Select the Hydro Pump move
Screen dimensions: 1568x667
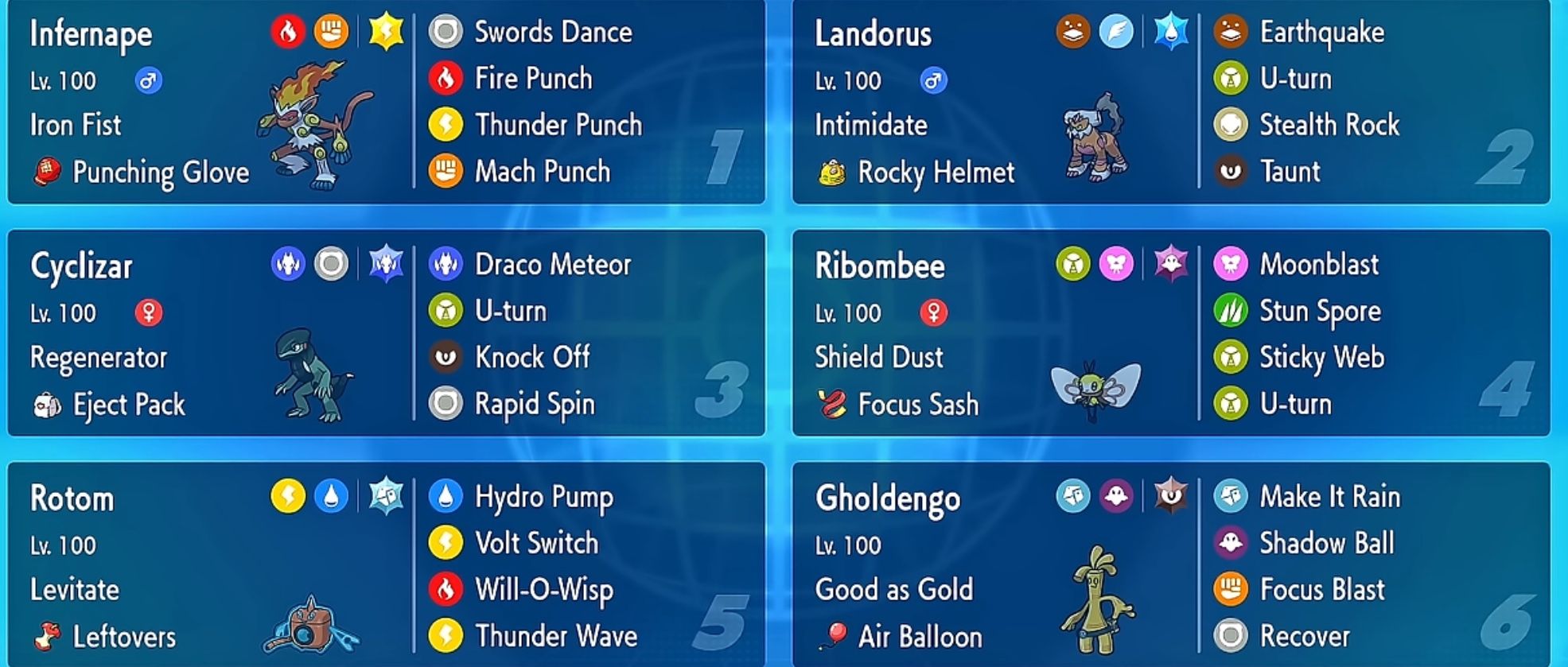[x=543, y=497]
